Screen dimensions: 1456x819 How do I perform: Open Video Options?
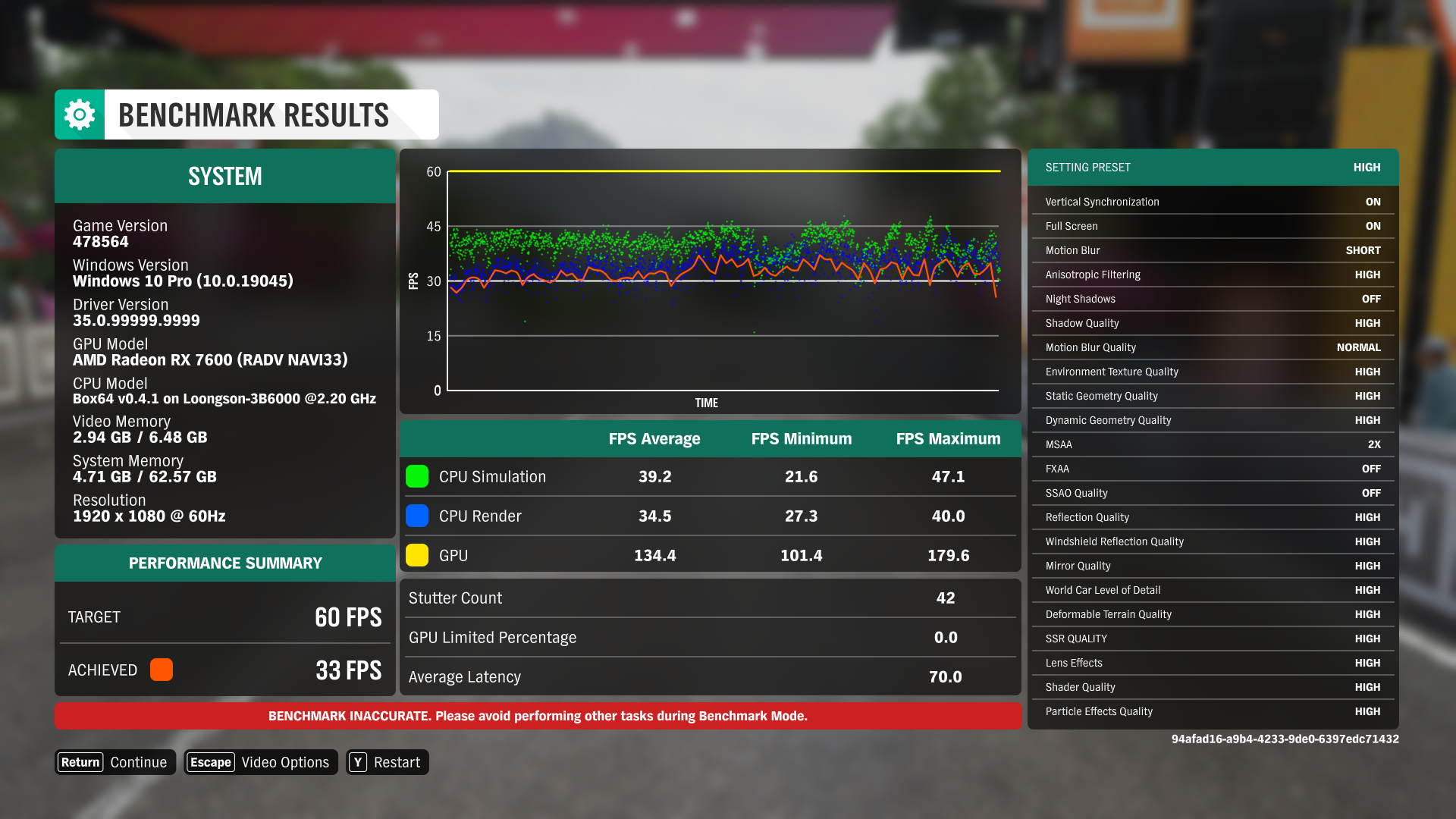point(260,762)
